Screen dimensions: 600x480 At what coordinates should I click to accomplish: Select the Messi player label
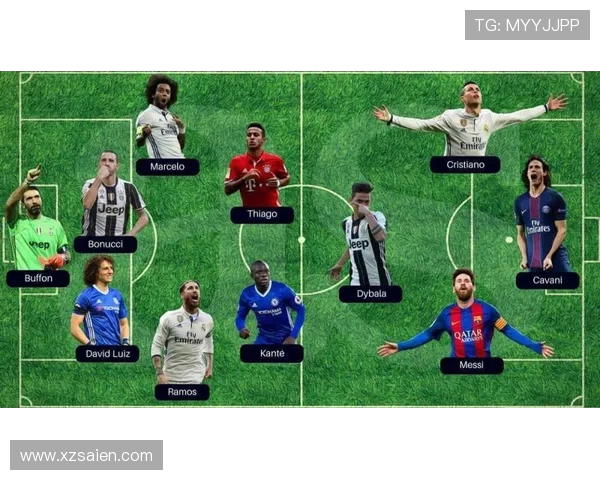(471, 366)
